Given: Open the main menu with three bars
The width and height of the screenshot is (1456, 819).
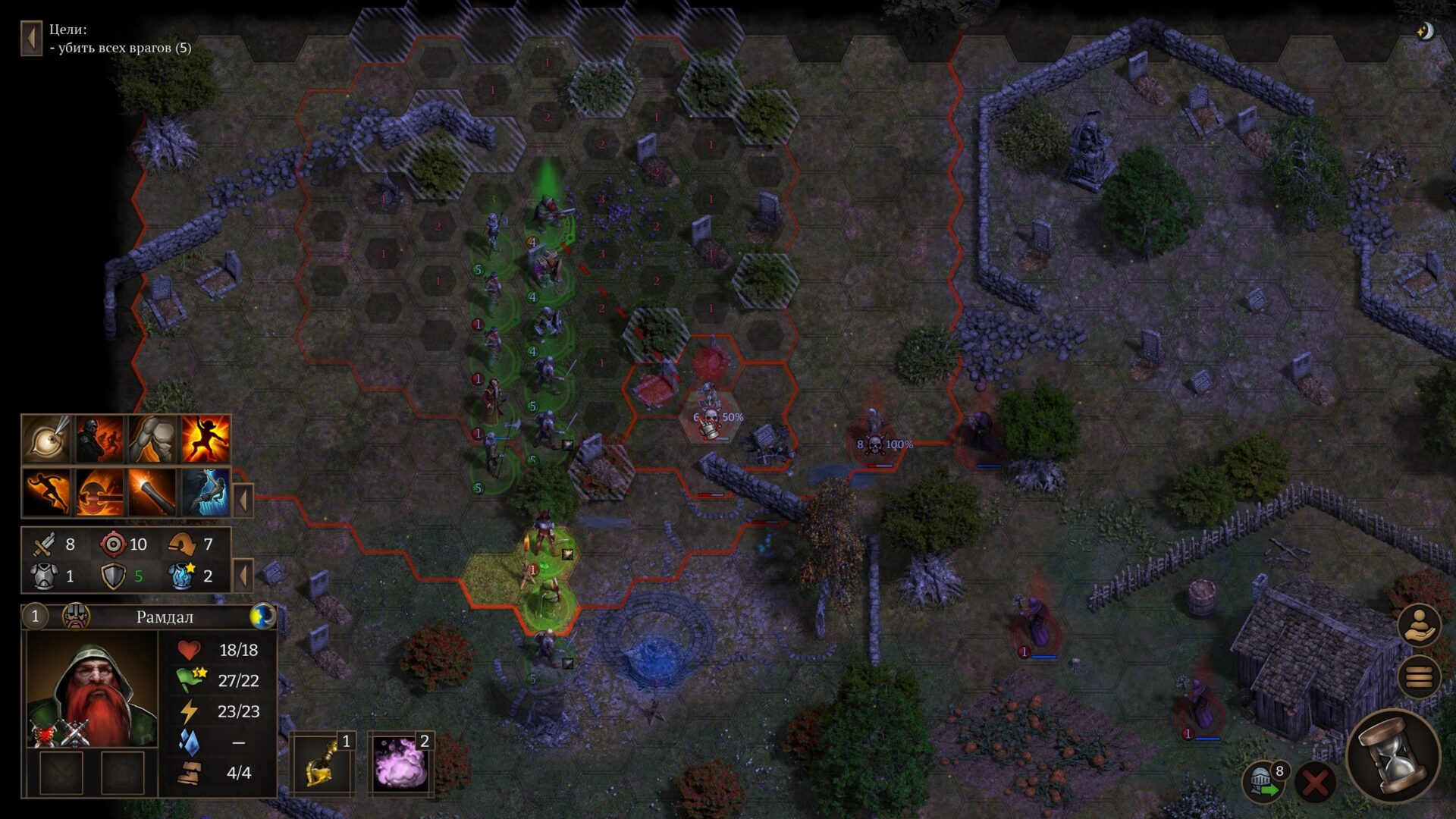Looking at the screenshot, I should [1419, 676].
